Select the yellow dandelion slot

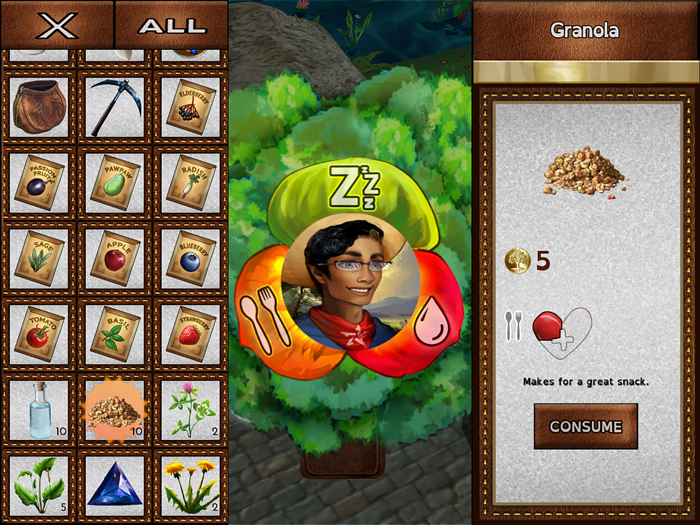(x=189, y=483)
